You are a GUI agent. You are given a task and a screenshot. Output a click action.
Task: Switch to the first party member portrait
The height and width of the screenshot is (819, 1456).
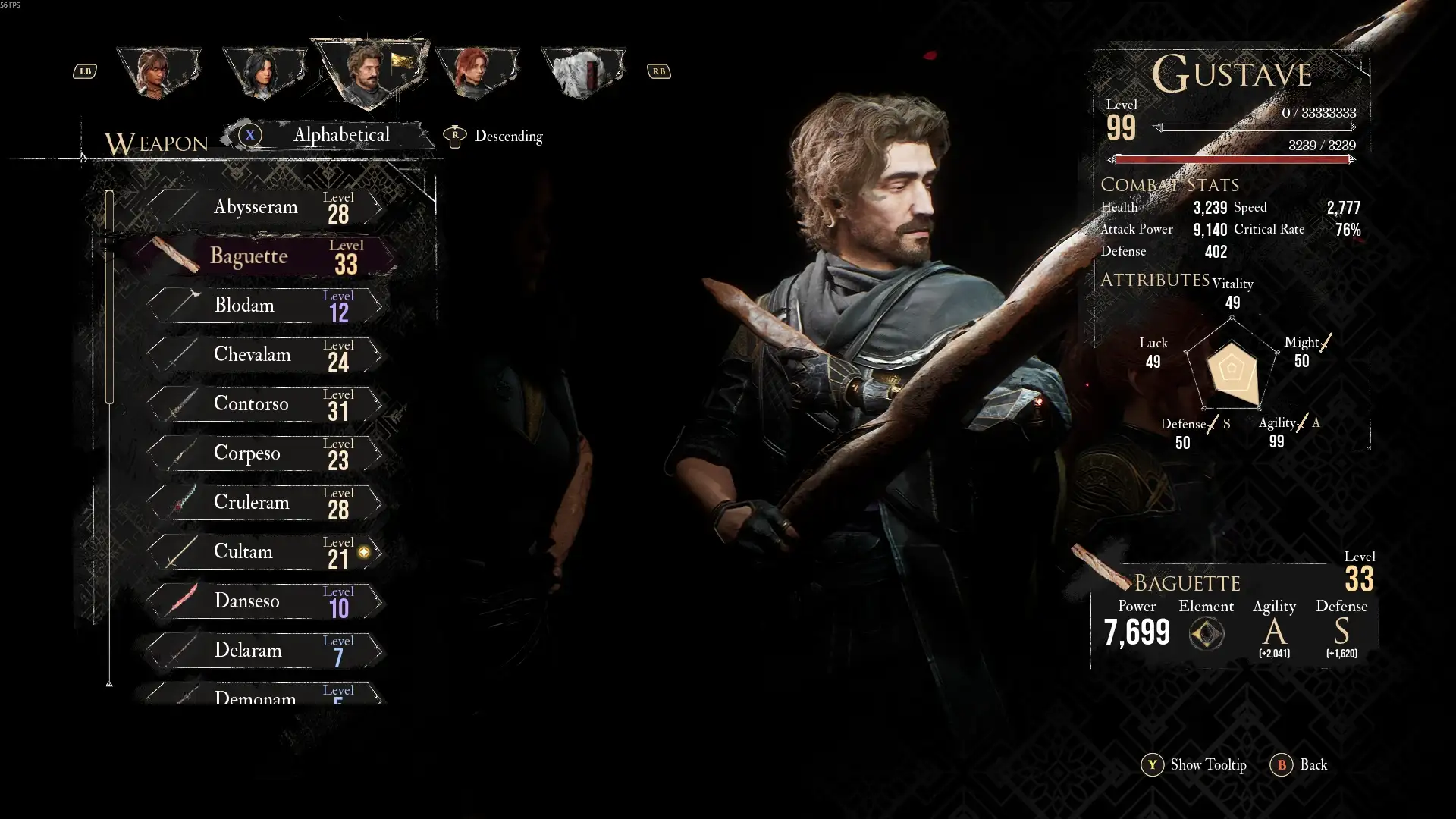point(158,72)
